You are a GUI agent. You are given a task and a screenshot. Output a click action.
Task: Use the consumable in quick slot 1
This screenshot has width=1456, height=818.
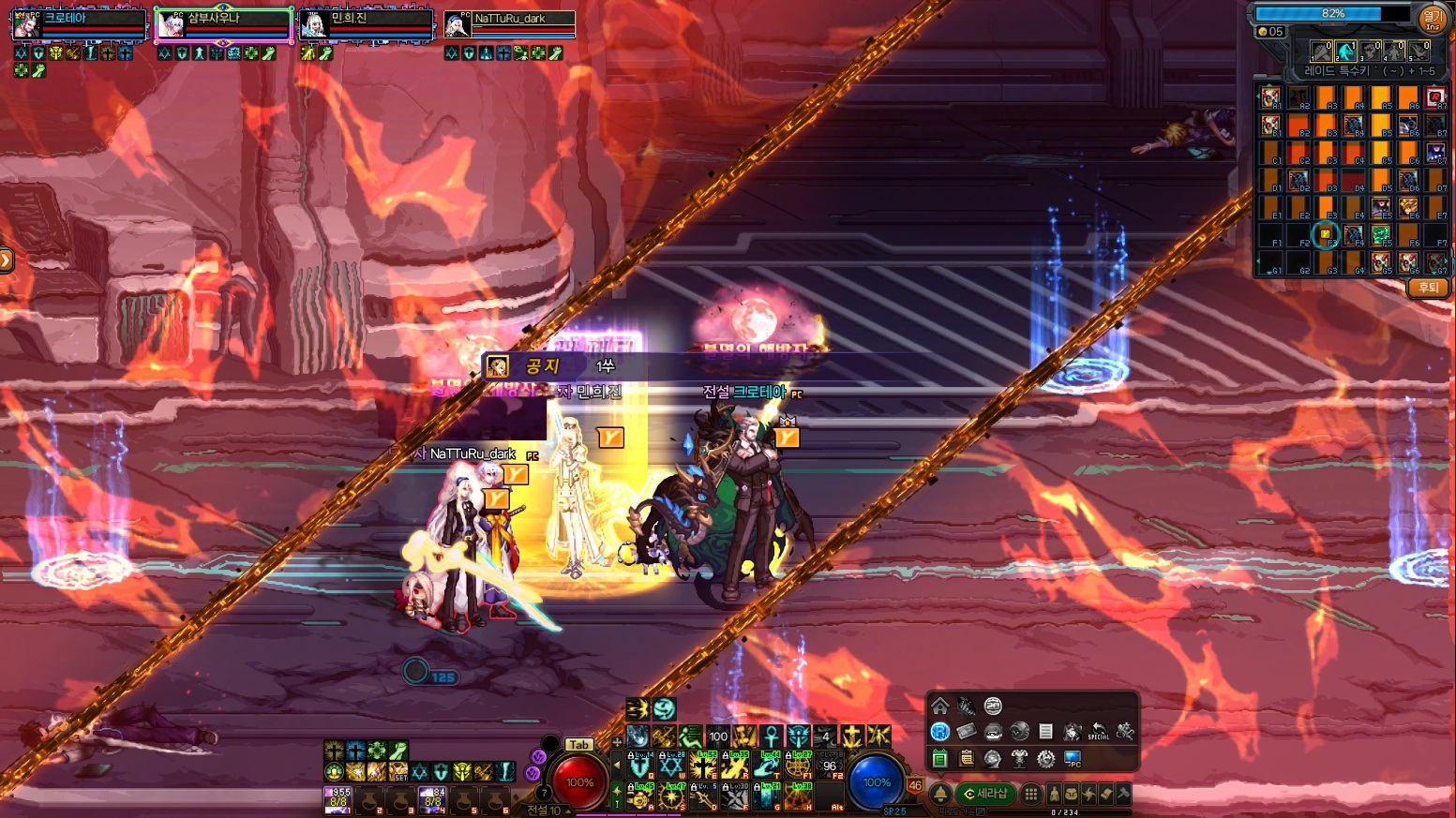[338, 799]
